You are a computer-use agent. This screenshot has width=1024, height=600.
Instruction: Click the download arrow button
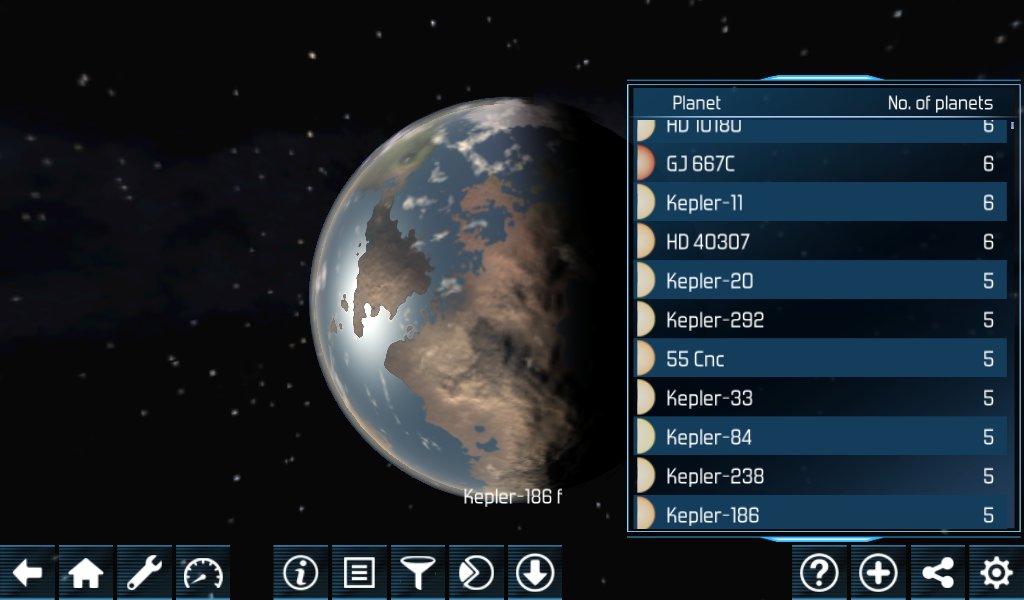point(535,573)
